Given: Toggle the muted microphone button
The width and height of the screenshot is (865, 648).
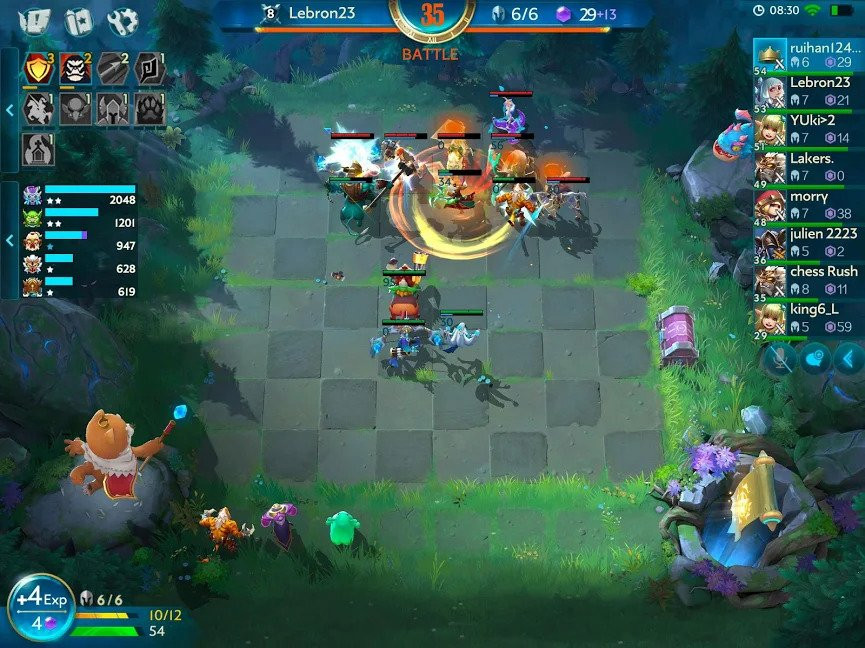Looking at the screenshot, I should (x=778, y=358).
